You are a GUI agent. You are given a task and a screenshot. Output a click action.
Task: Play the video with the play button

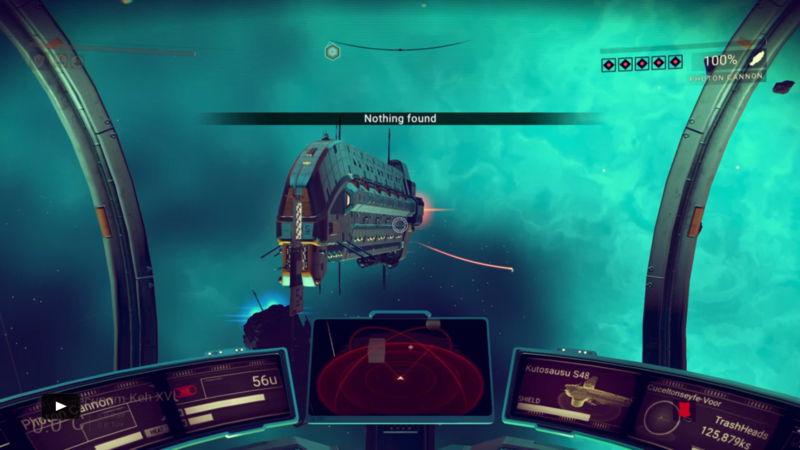(60, 406)
